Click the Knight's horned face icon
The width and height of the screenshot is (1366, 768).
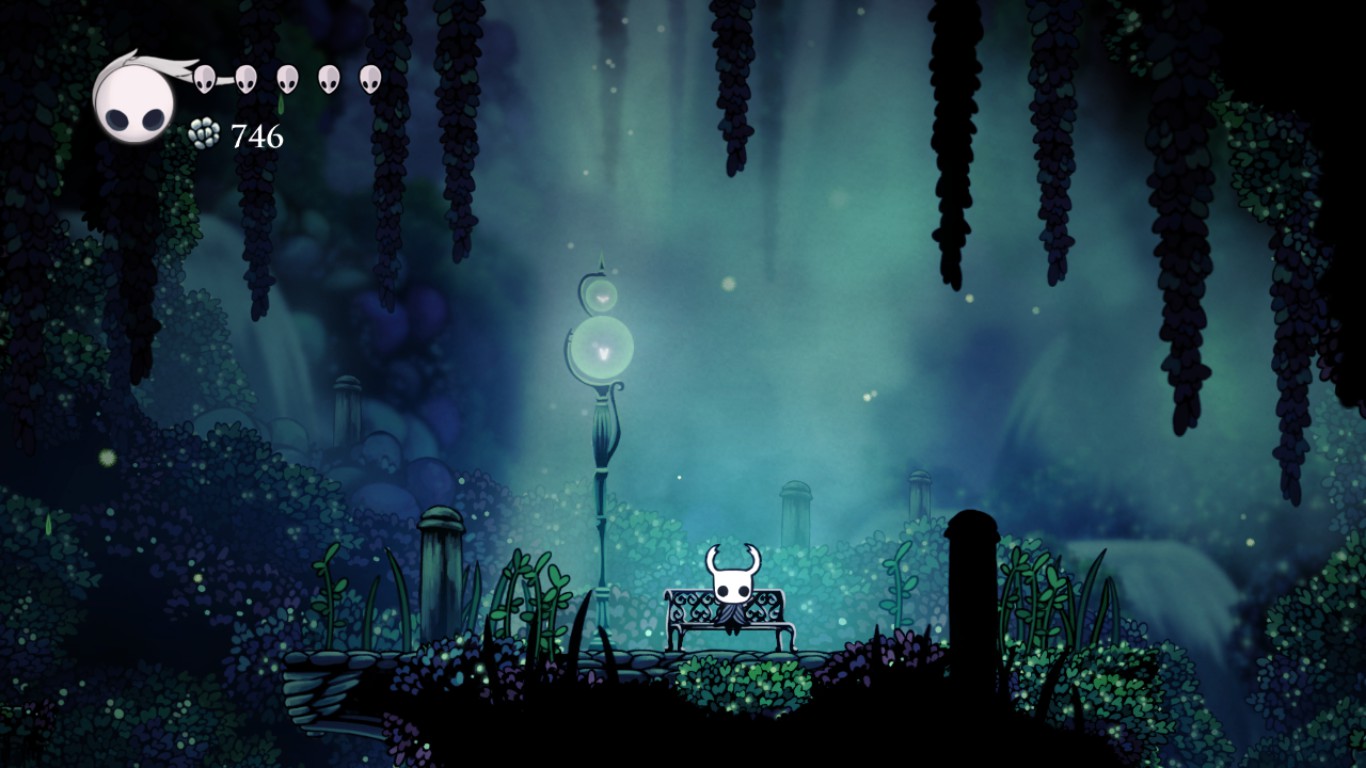(x=732, y=585)
